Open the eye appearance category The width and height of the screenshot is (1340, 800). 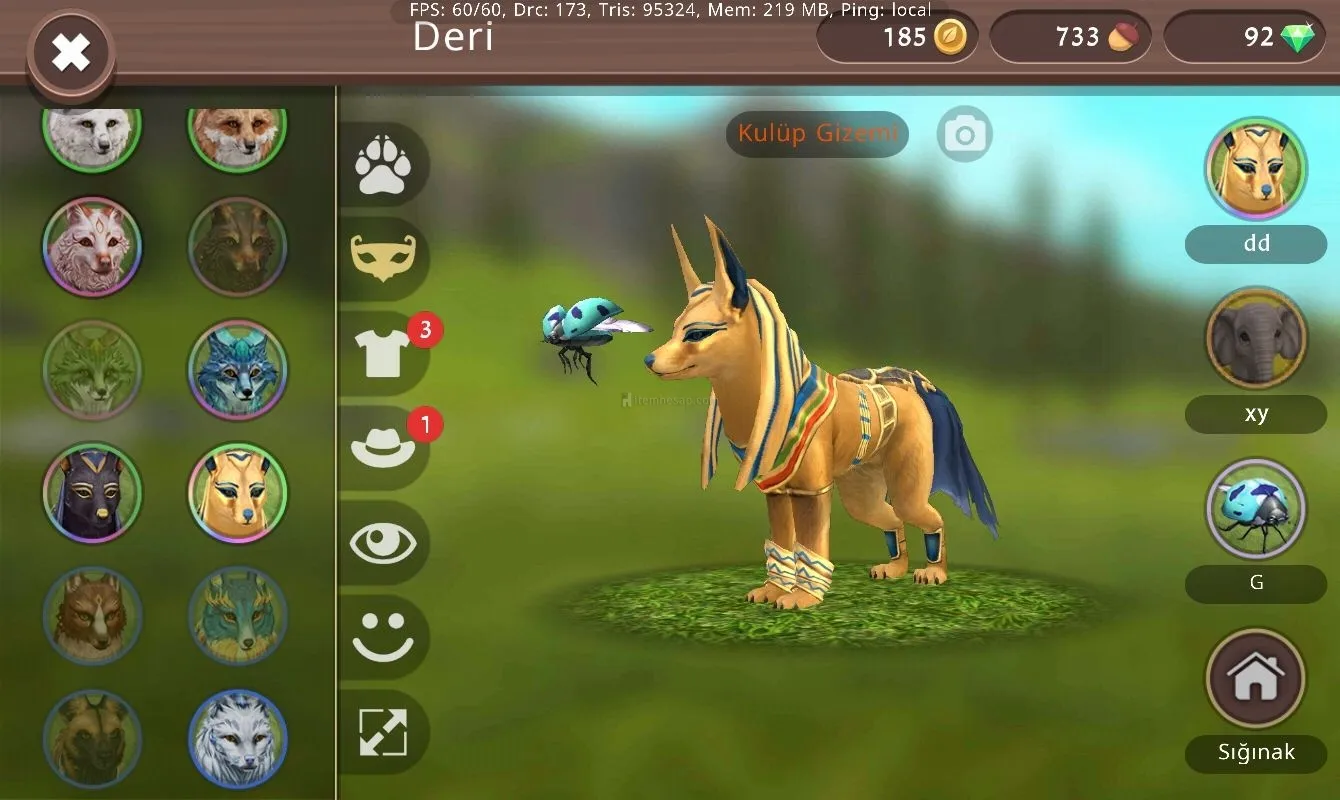coord(383,542)
